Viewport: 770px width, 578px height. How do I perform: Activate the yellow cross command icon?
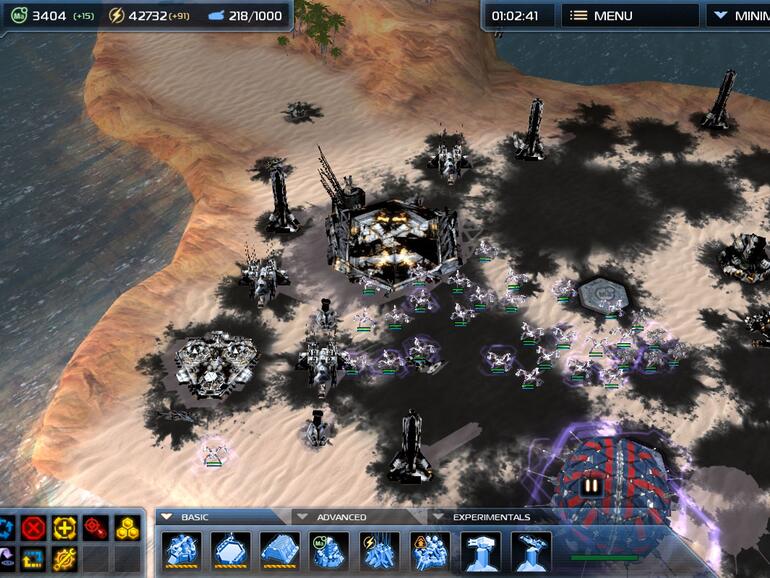click(66, 527)
